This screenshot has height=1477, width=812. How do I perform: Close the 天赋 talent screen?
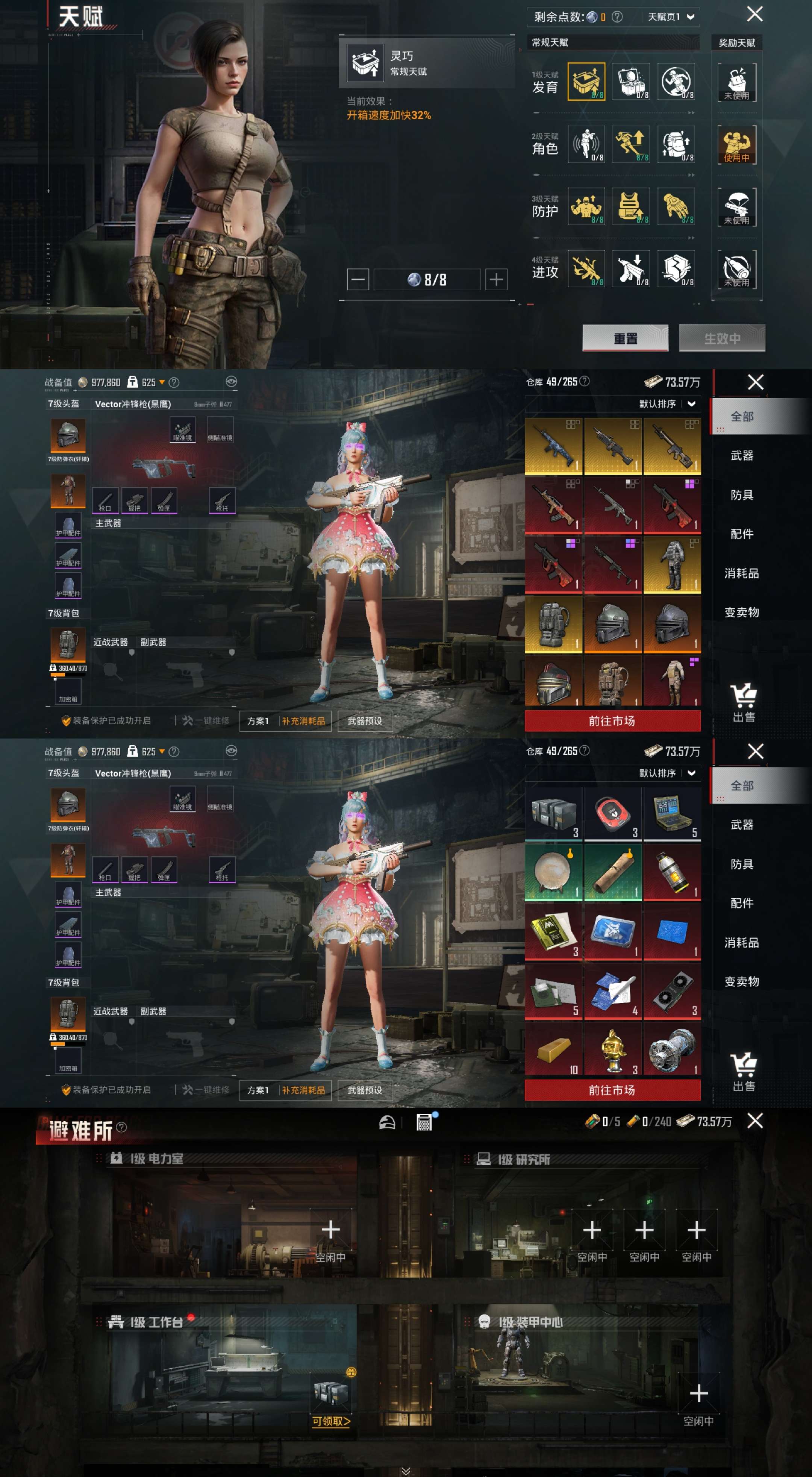click(x=755, y=14)
